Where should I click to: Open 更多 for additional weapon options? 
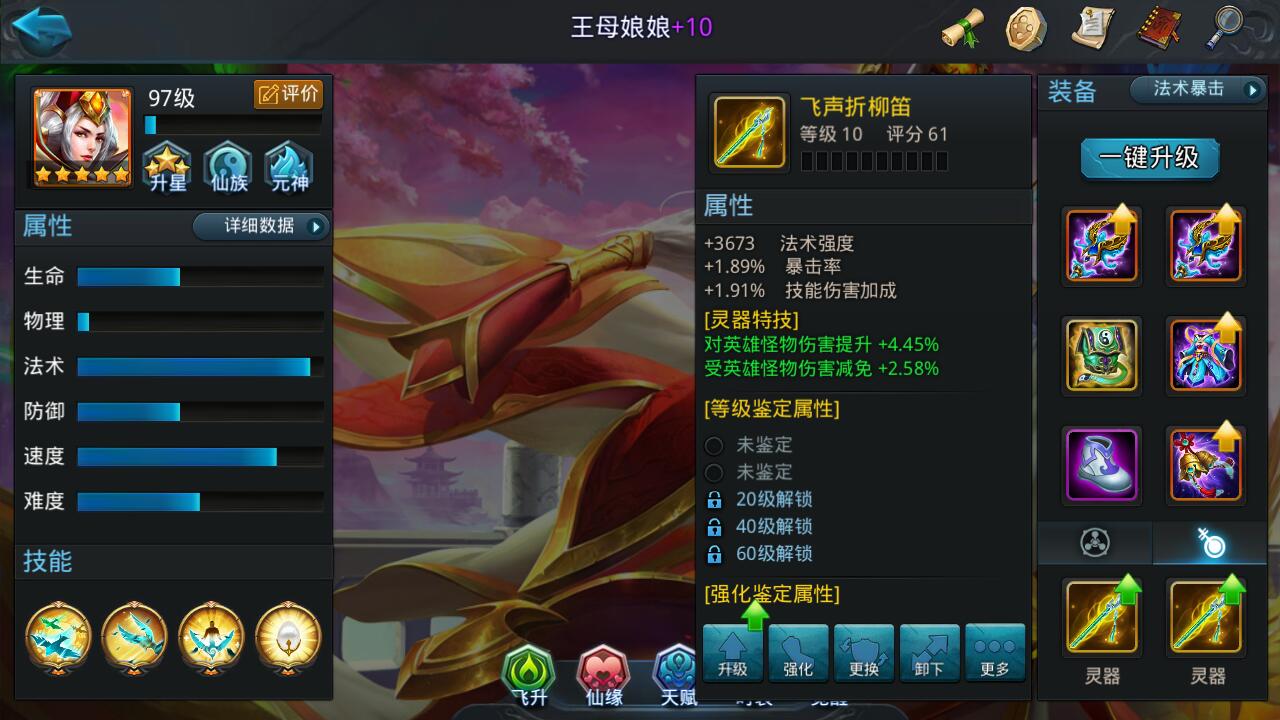tap(995, 651)
